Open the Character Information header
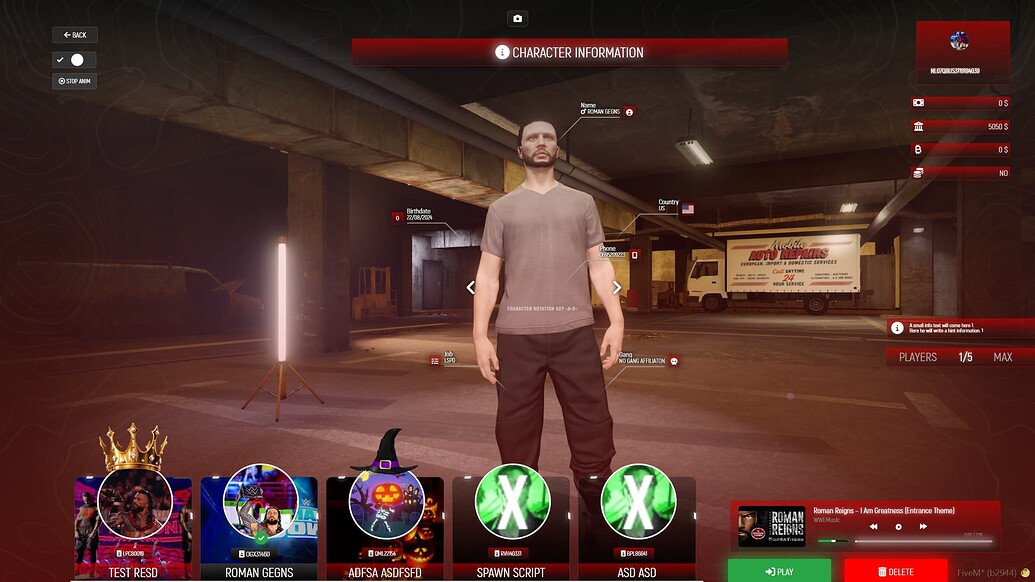 [569, 52]
